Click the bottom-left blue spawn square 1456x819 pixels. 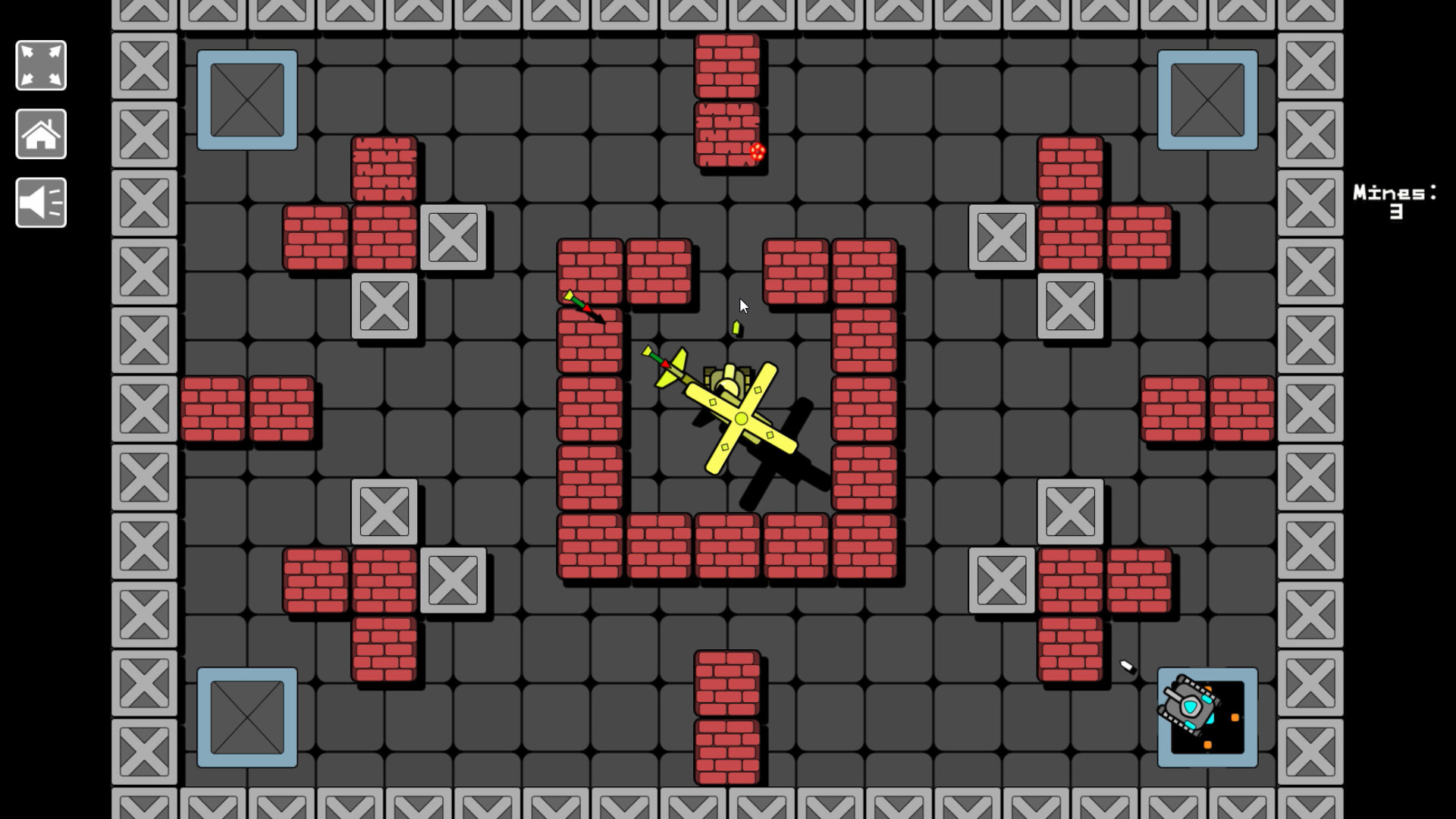point(247,716)
